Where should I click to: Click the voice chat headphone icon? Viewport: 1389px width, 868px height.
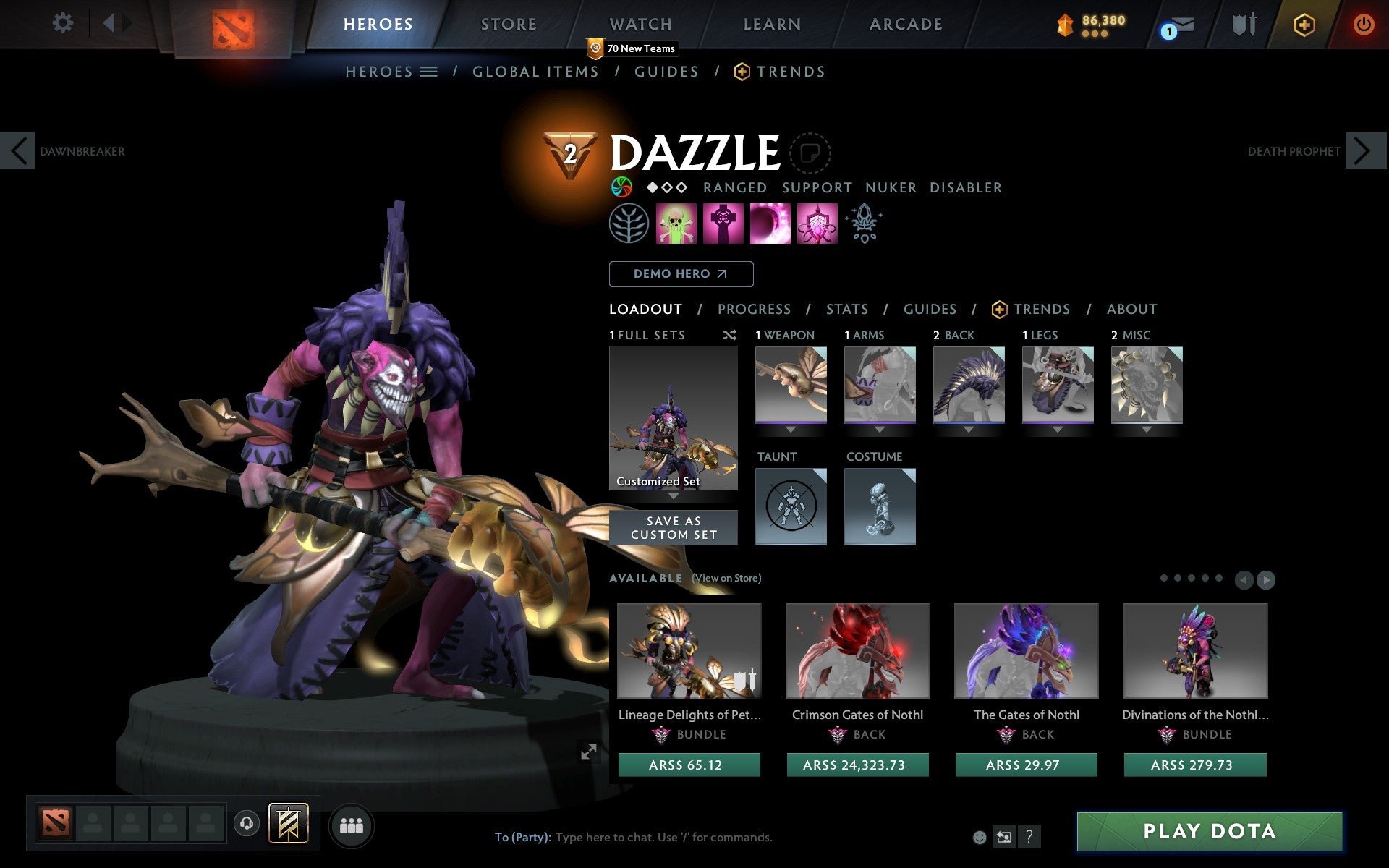click(247, 825)
